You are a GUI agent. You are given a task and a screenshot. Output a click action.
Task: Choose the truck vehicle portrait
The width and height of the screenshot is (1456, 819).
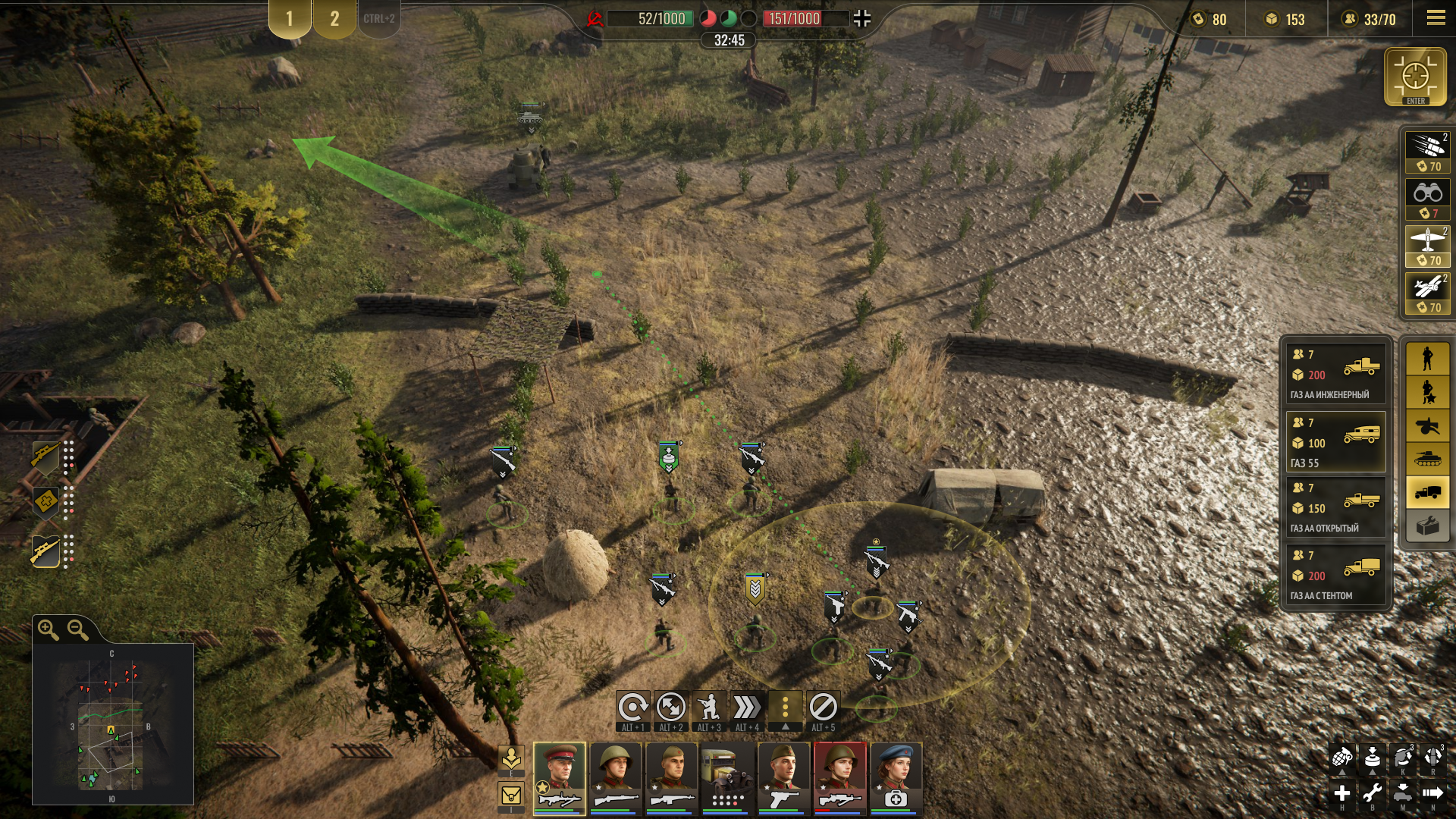coord(727,777)
